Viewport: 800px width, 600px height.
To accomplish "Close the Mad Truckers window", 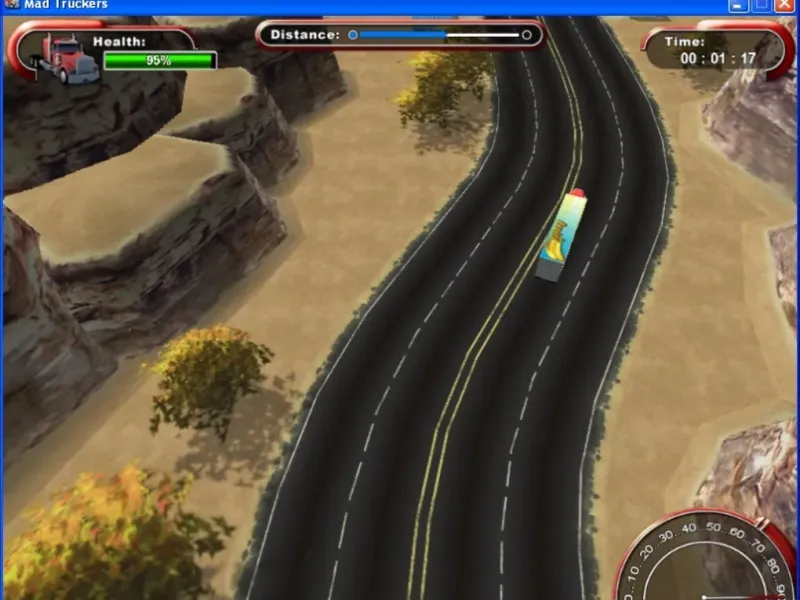I will coord(786,5).
